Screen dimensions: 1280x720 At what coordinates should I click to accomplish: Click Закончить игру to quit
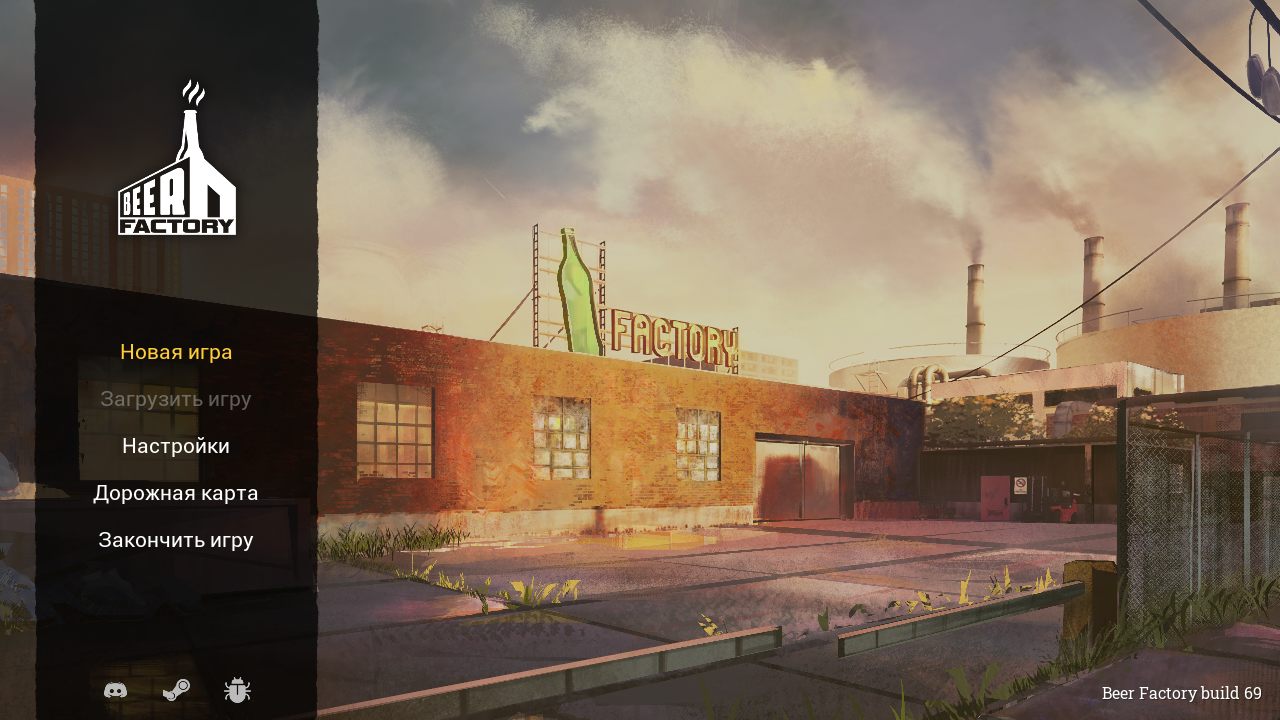[176, 538]
